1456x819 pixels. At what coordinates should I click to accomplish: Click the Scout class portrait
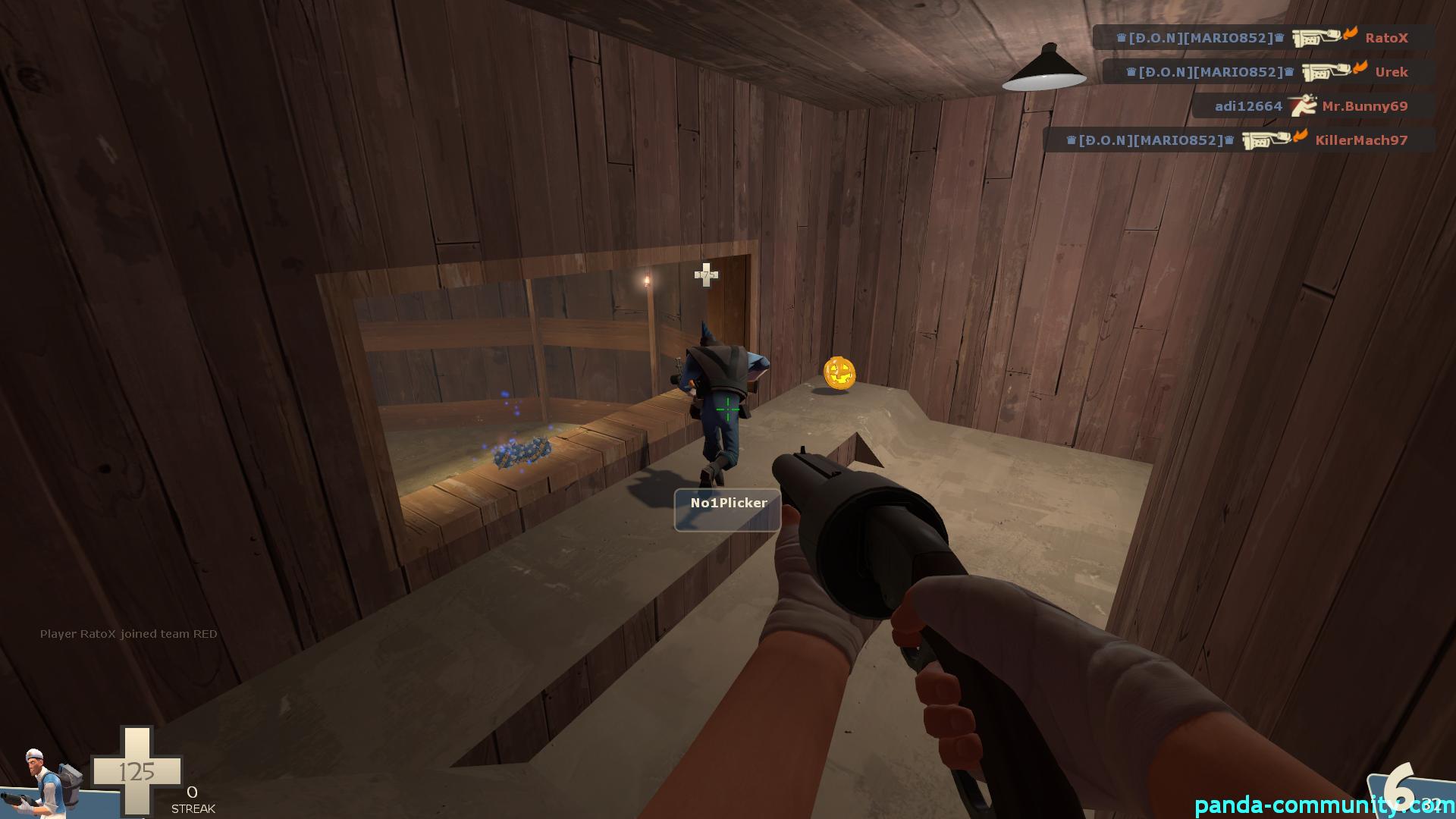click(45, 785)
